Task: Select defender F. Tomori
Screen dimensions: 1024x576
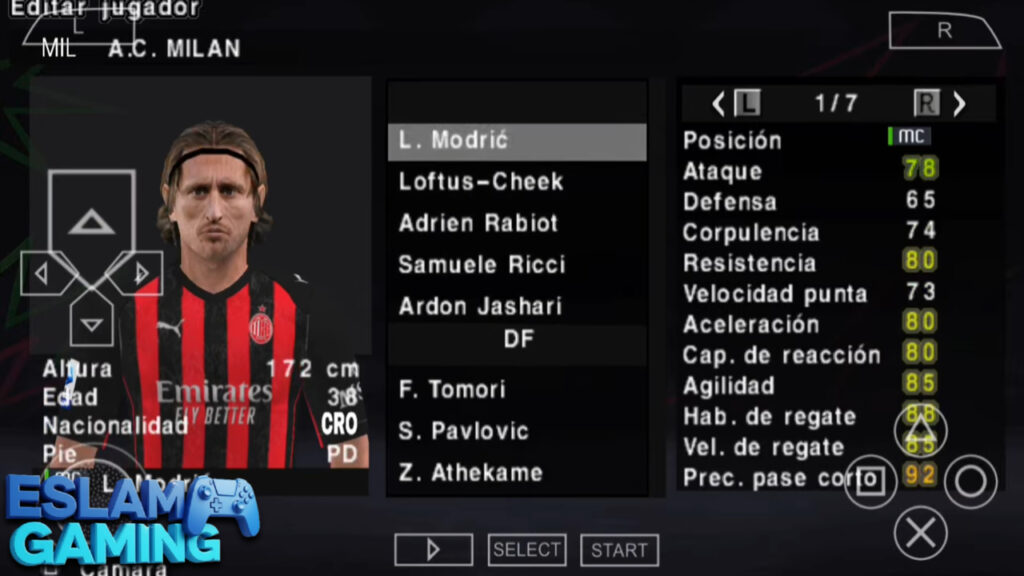Action: [x=516, y=389]
